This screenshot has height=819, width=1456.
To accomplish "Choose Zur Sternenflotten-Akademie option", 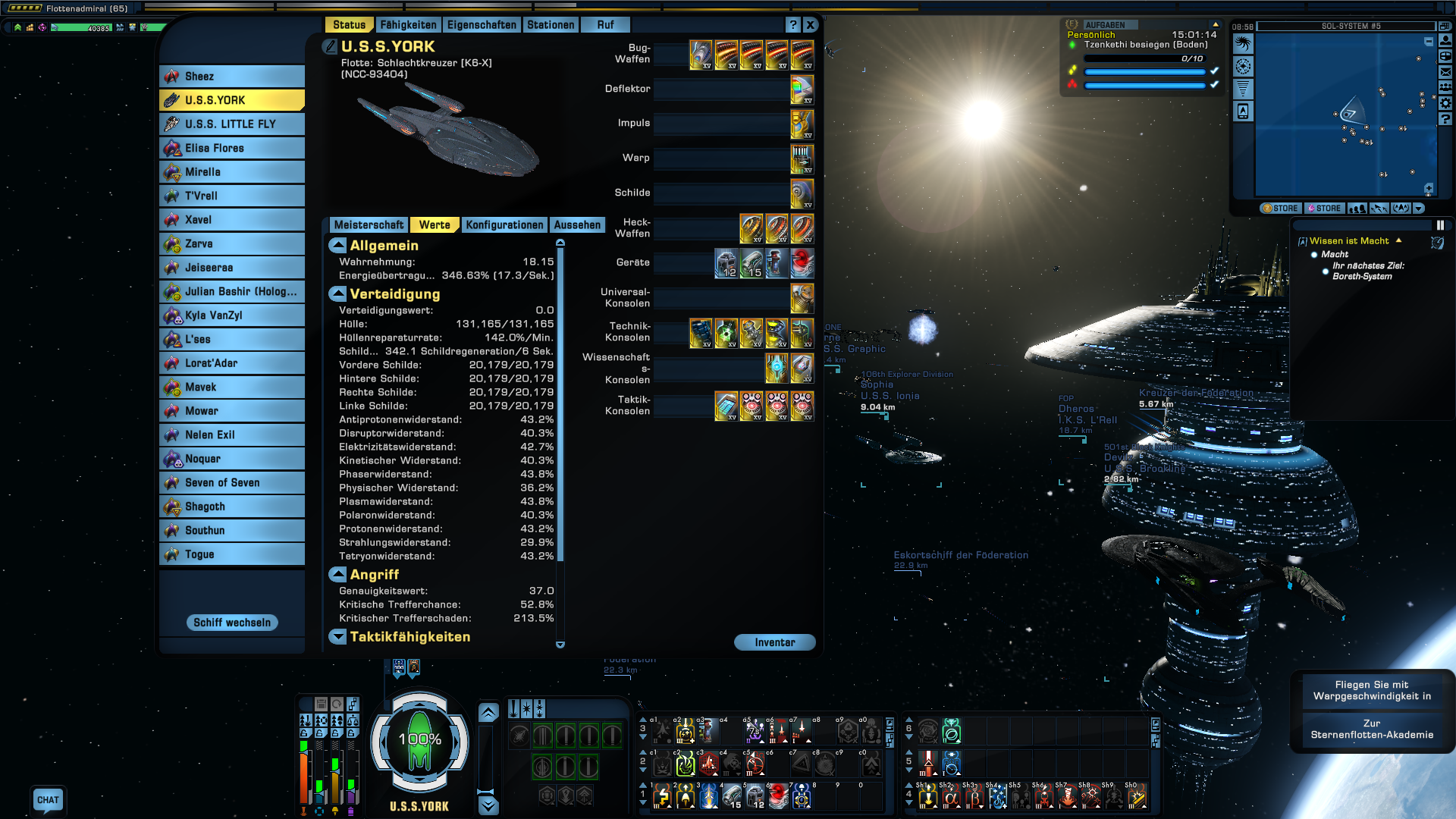I will pyautogui.click(x=1372, y=730).
